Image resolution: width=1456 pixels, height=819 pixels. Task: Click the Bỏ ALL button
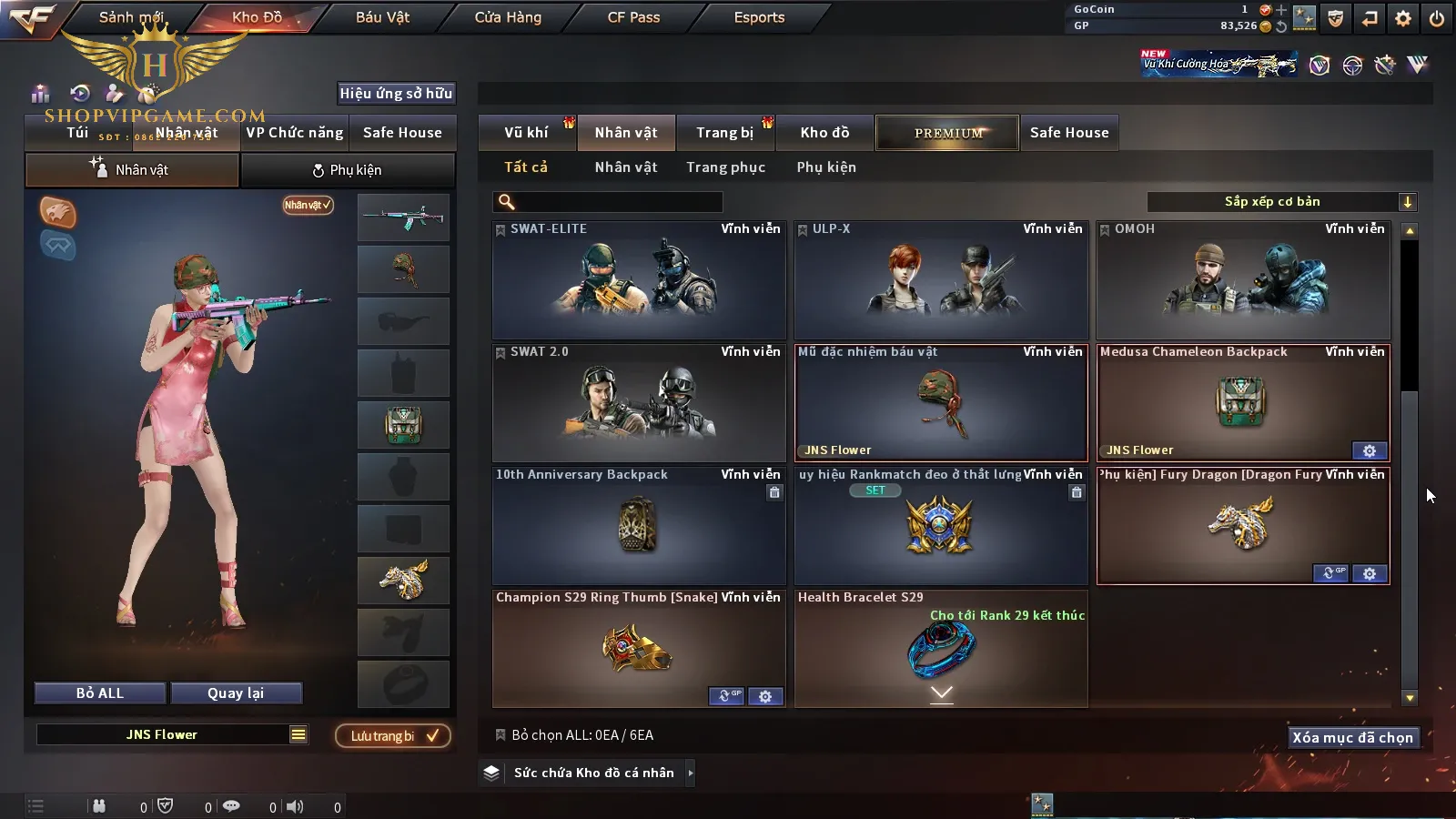coord(100,693)
